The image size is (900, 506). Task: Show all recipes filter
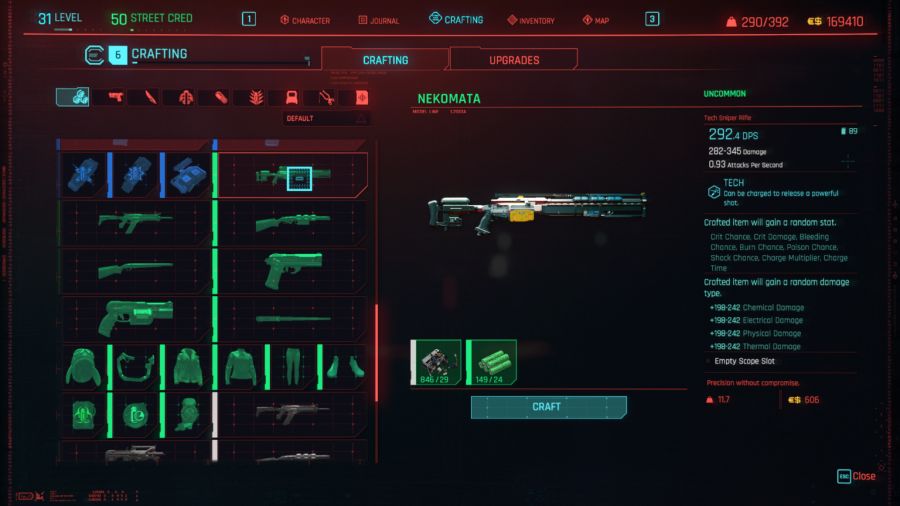coord(72,97)
